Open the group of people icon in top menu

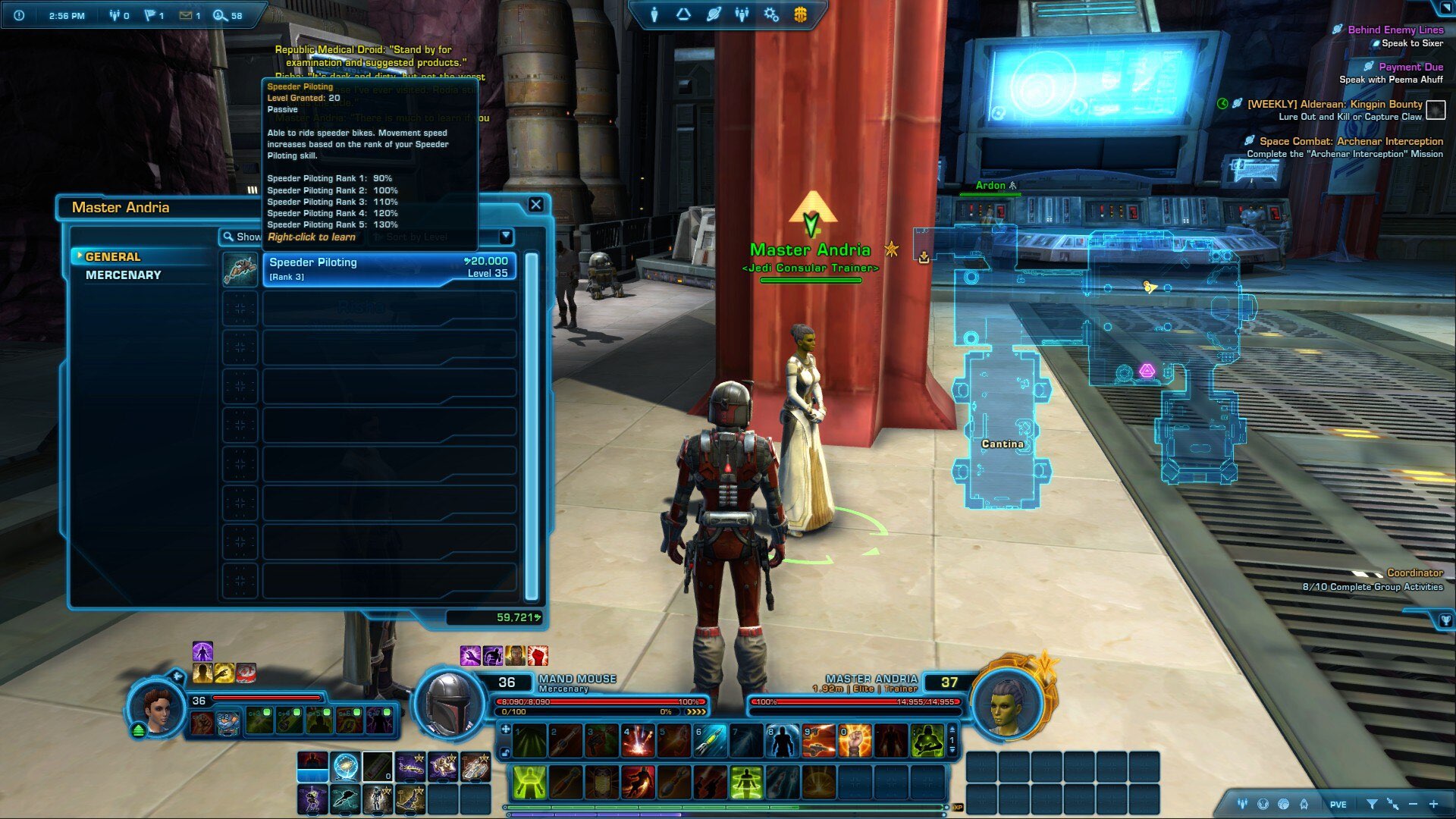pyautogui.click(x=742, y=14)
